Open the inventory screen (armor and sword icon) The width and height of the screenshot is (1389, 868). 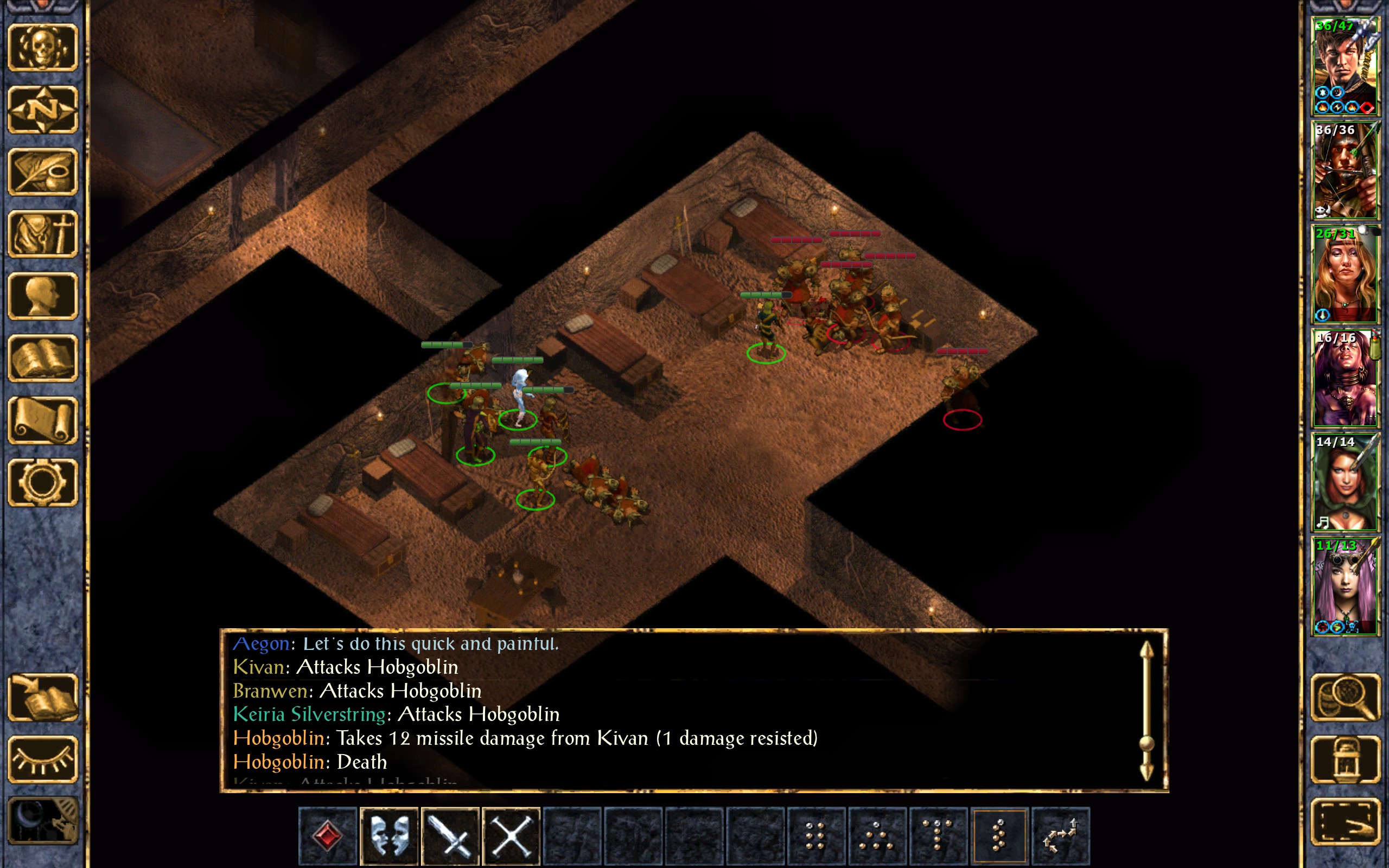click(42, 234)
